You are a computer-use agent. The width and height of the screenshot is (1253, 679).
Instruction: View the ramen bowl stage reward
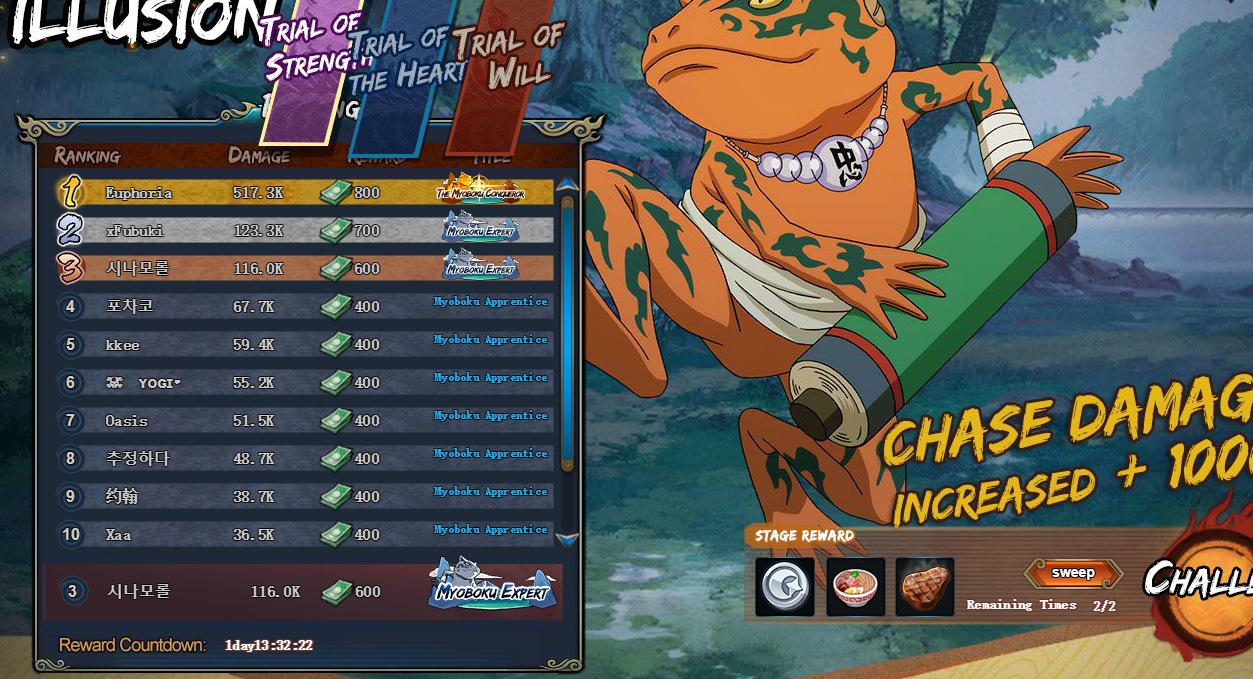point(855,587)
